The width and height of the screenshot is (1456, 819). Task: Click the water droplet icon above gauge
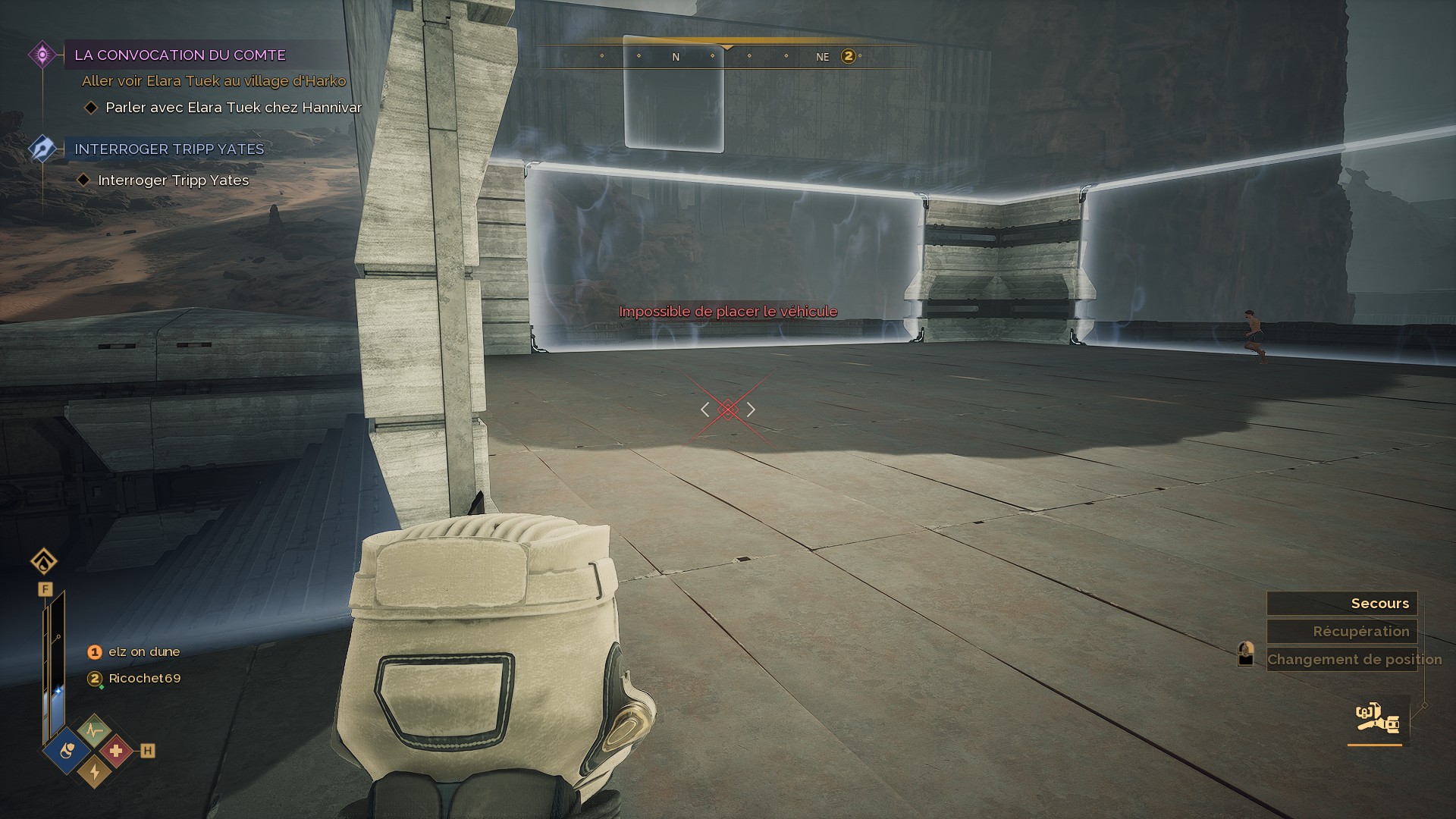pyautogui.click(x=44, y=562)
